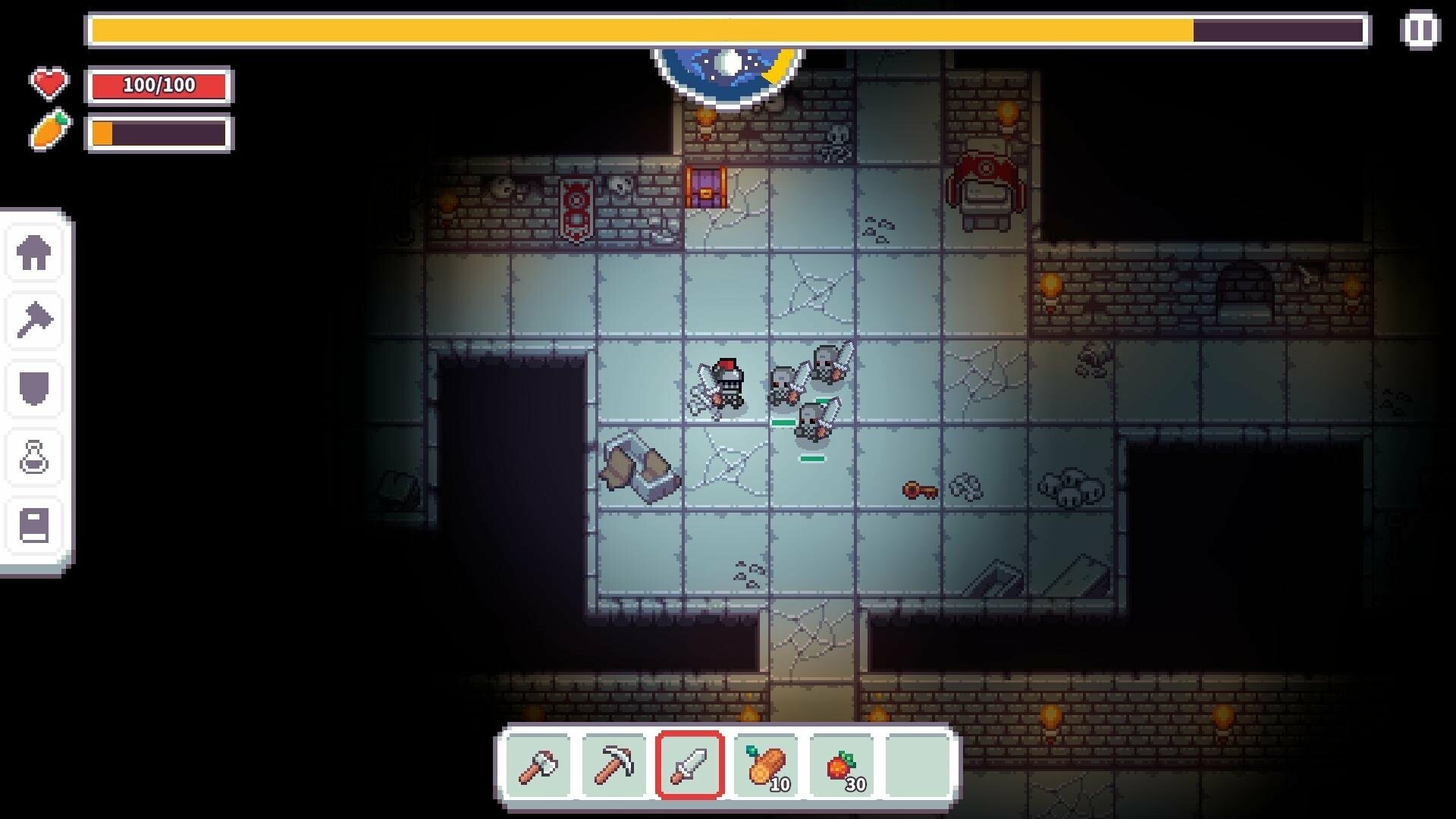Select the pickaxe in the hotbar
Viewport: 1456px width, 819px height.
point(616,765)
